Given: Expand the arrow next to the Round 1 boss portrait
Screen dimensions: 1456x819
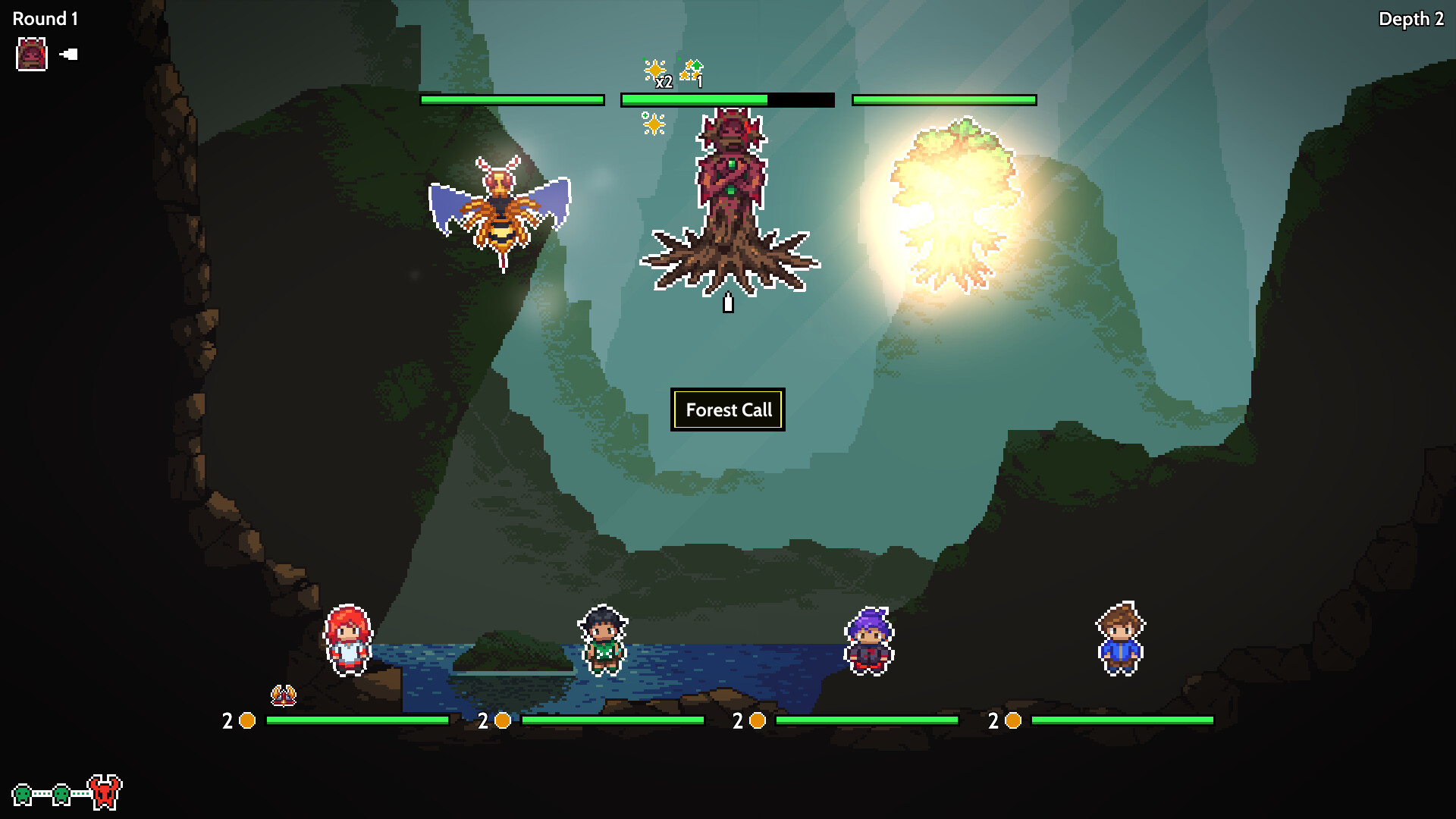Looking at the screenshot, I should [68, 54].
